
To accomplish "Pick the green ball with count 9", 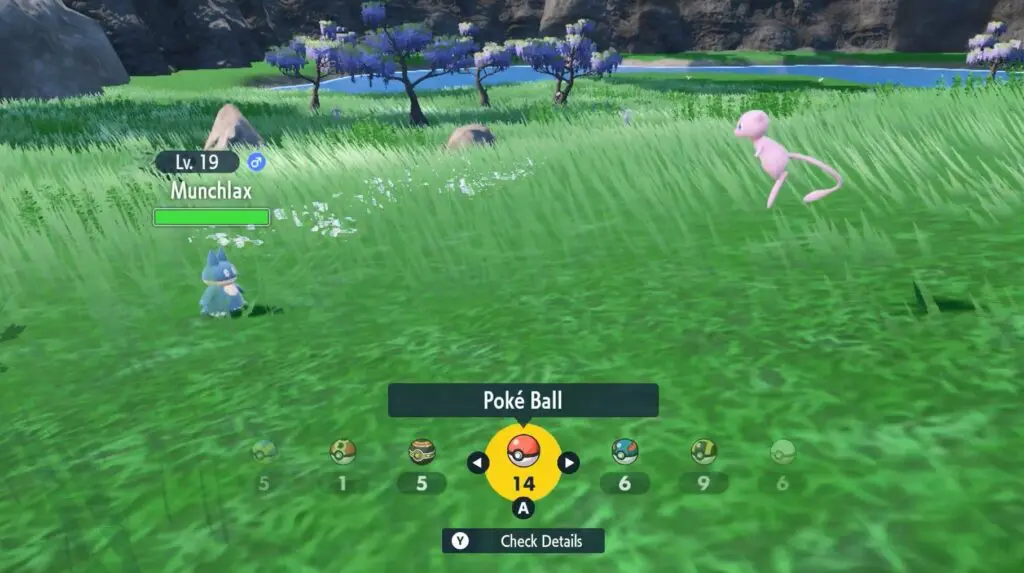I will point(704,453).
